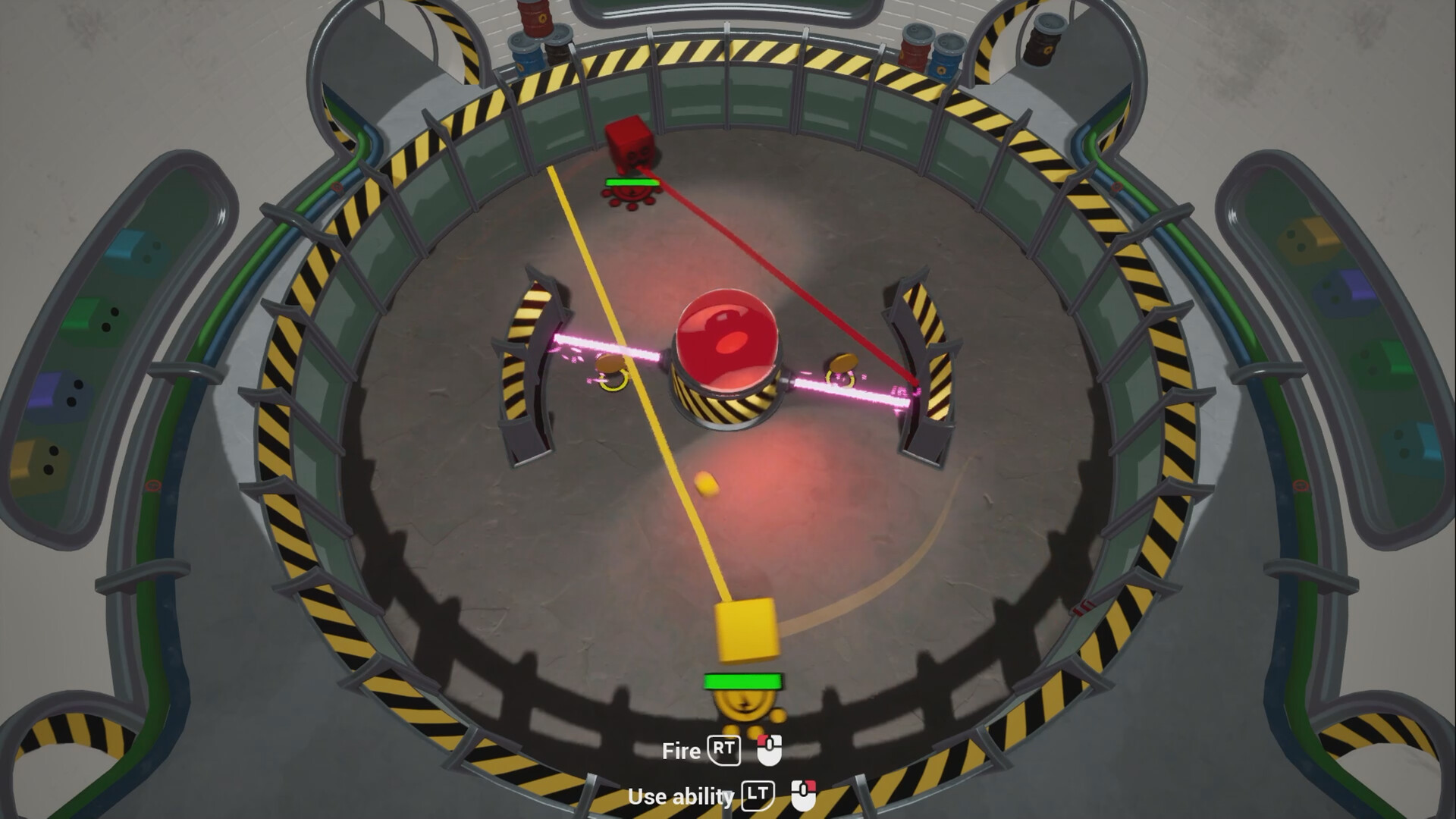Click the enemy's green health bar
1456x819 pixels.
632,182
